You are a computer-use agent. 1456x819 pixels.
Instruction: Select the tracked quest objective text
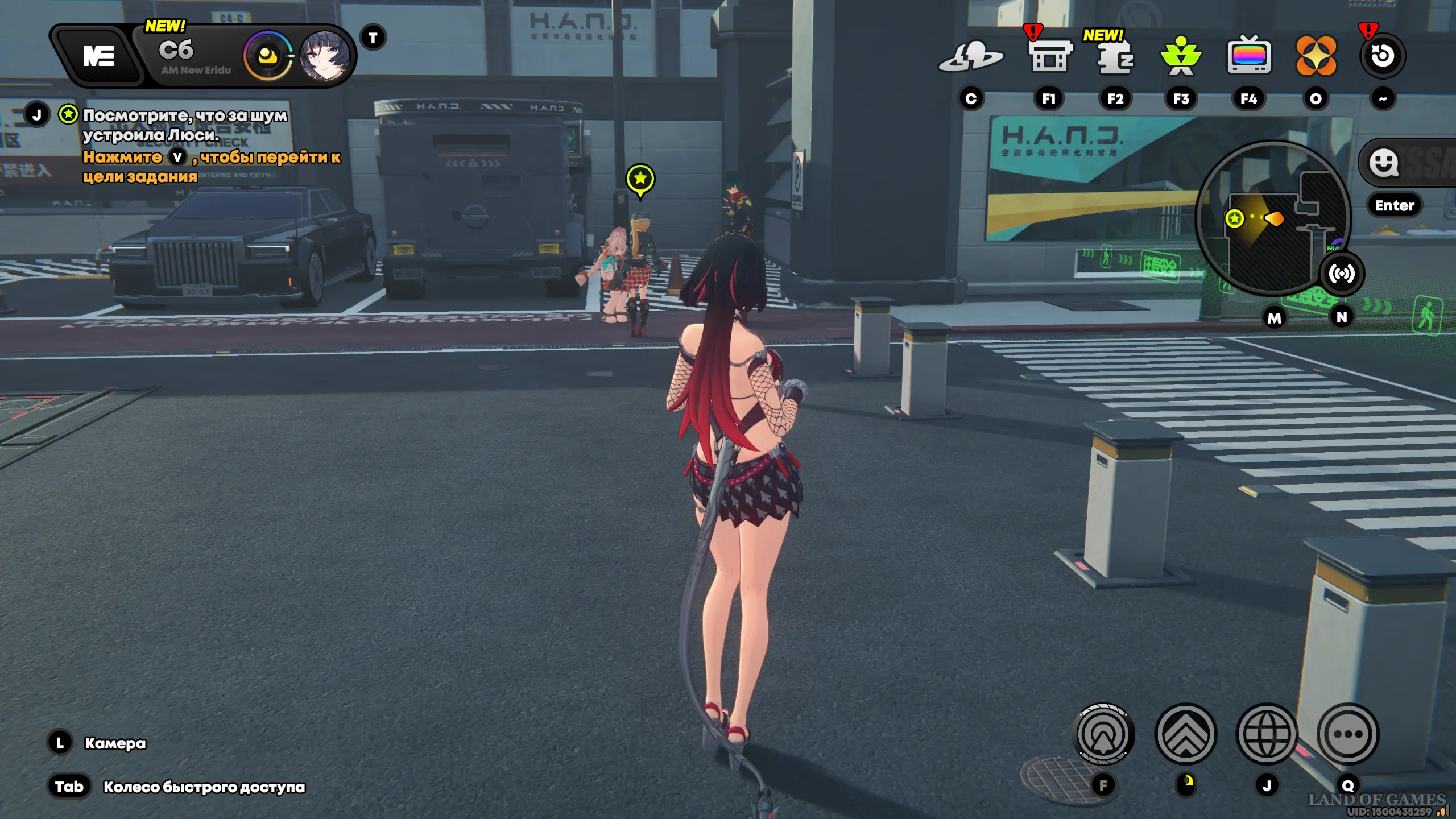[185, 125]
